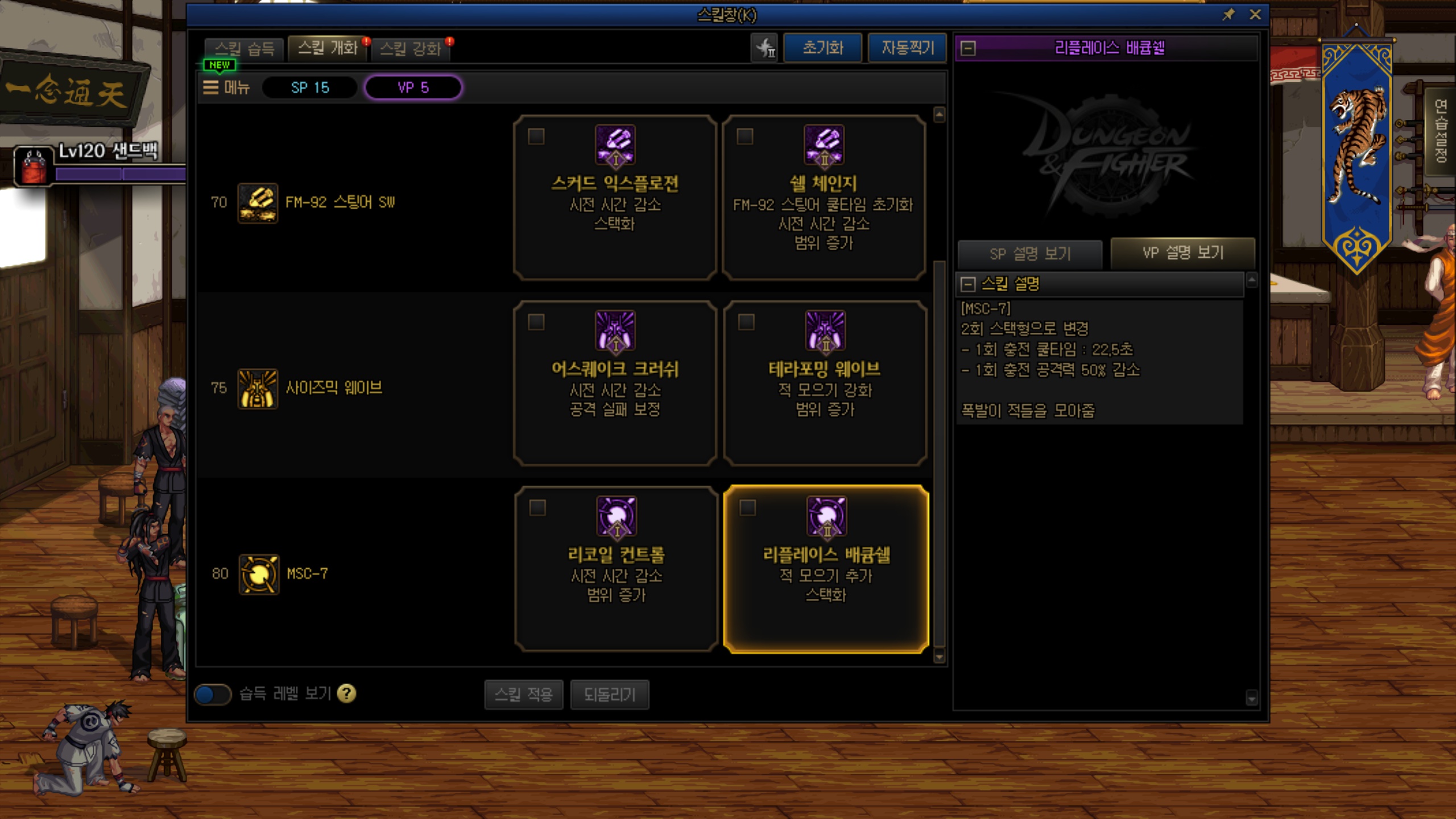Select the 테라포밍 웨이브 enhancement card
Screen dimensions: 1456x819
point(825,383)
